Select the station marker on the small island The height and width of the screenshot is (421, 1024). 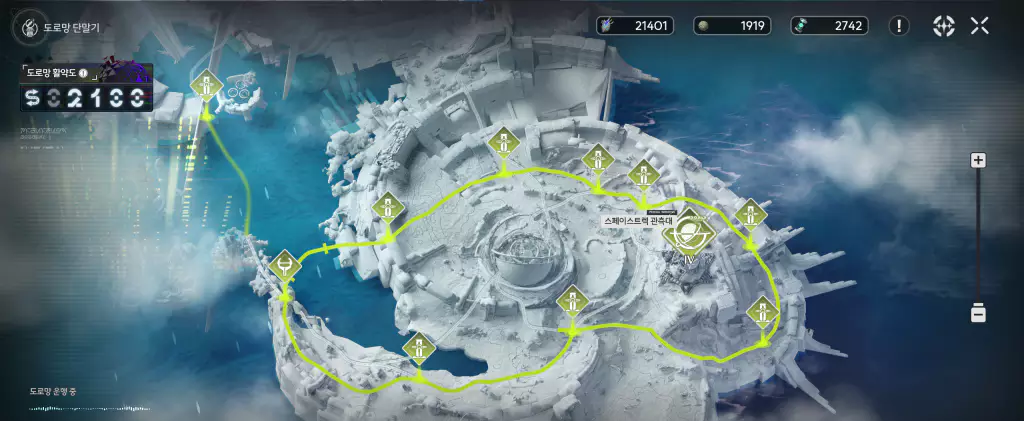click(x=207, y=88)
